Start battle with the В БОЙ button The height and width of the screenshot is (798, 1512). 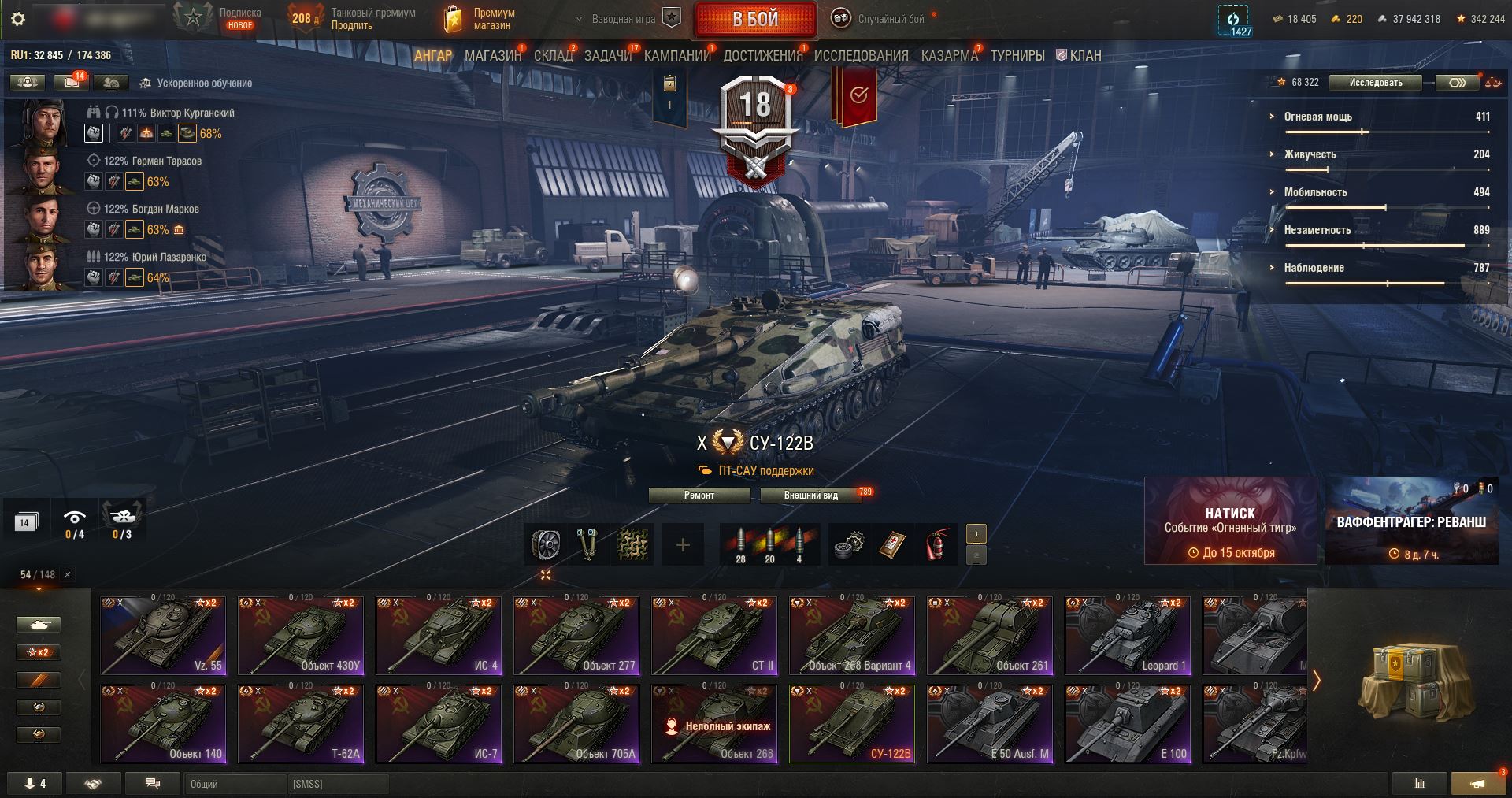point(755,20)
